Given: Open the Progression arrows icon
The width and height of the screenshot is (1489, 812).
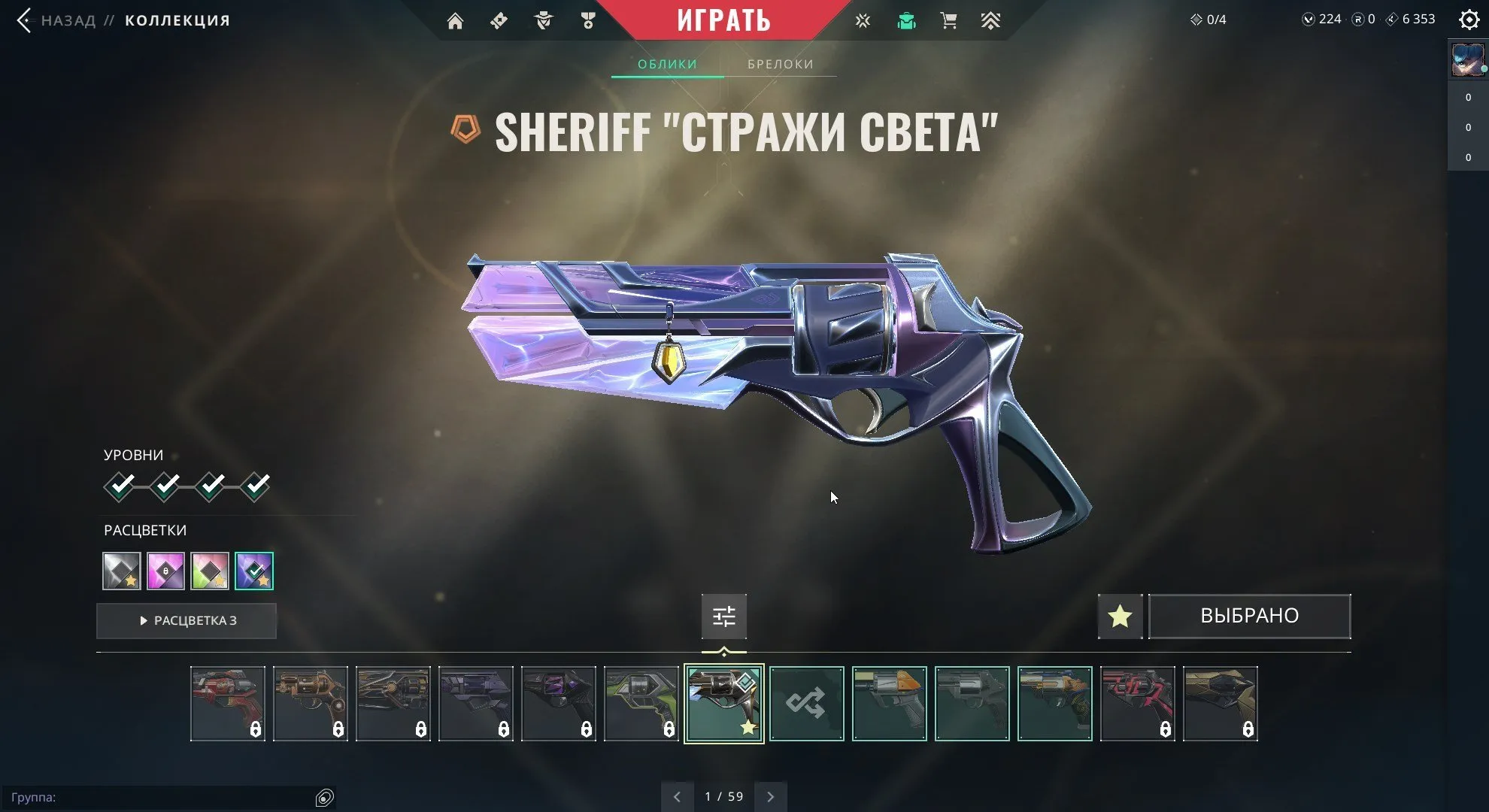Looking at the screenshot, I should [x=991, y=20].
